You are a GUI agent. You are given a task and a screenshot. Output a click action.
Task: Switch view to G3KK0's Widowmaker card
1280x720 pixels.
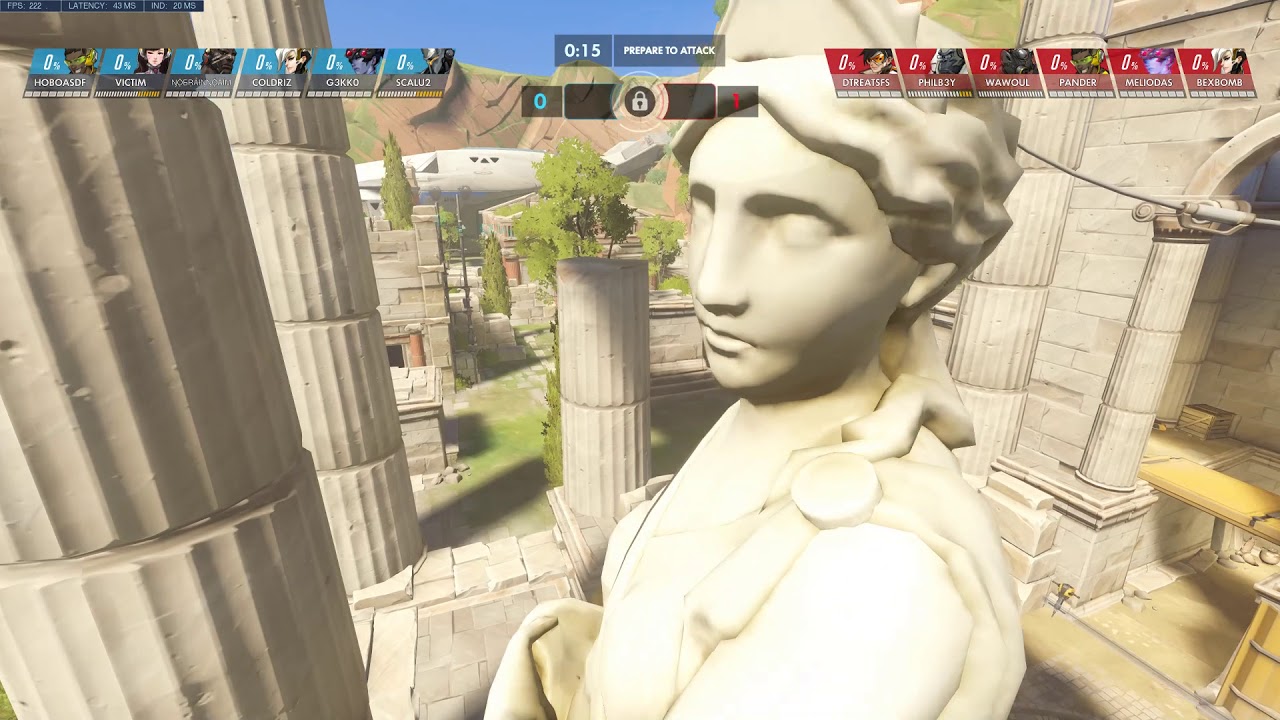point(342,72)
